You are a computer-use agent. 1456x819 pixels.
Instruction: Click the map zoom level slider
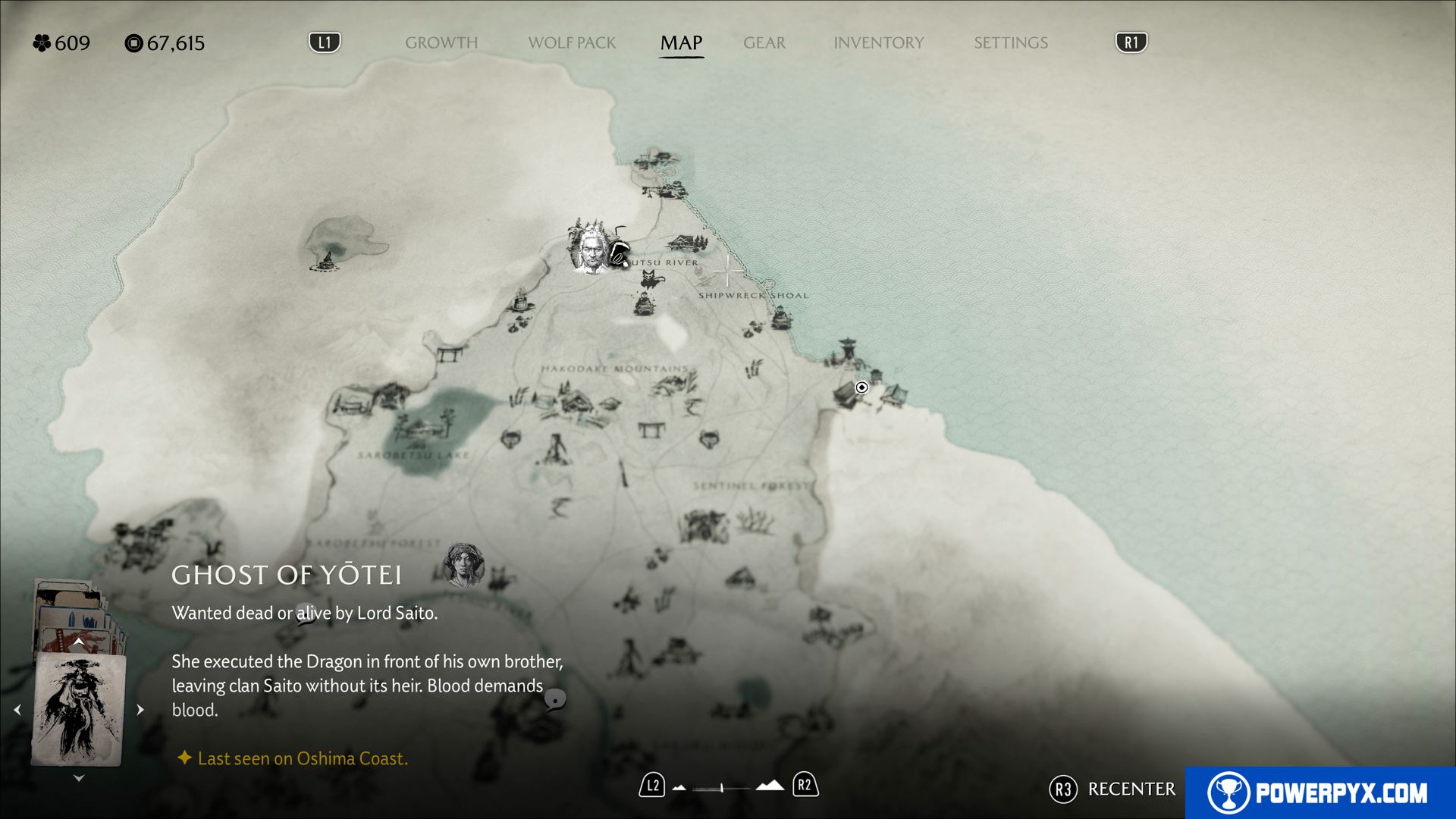(722, 788)
